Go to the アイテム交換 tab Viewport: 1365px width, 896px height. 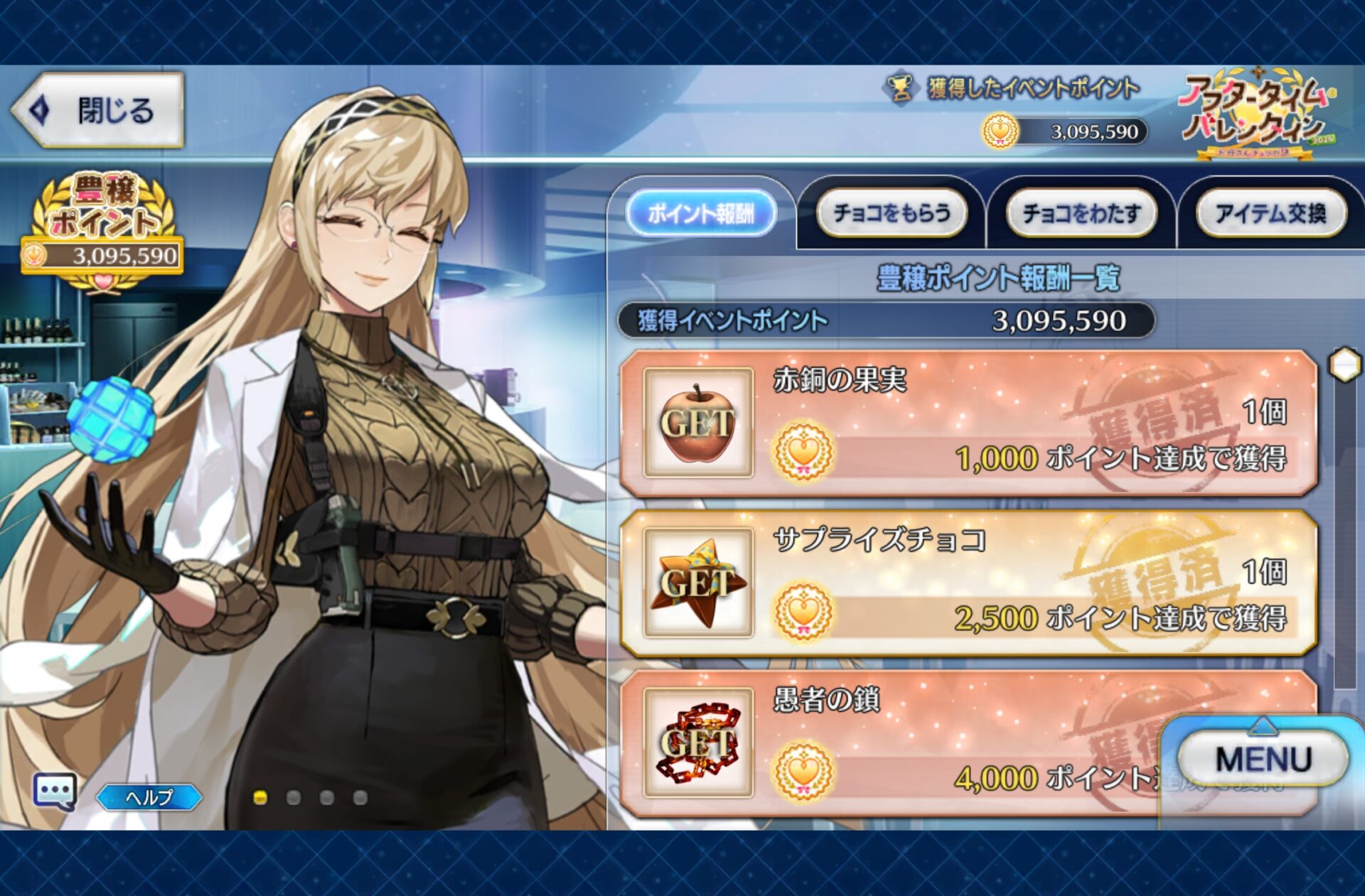(1270, 212)
